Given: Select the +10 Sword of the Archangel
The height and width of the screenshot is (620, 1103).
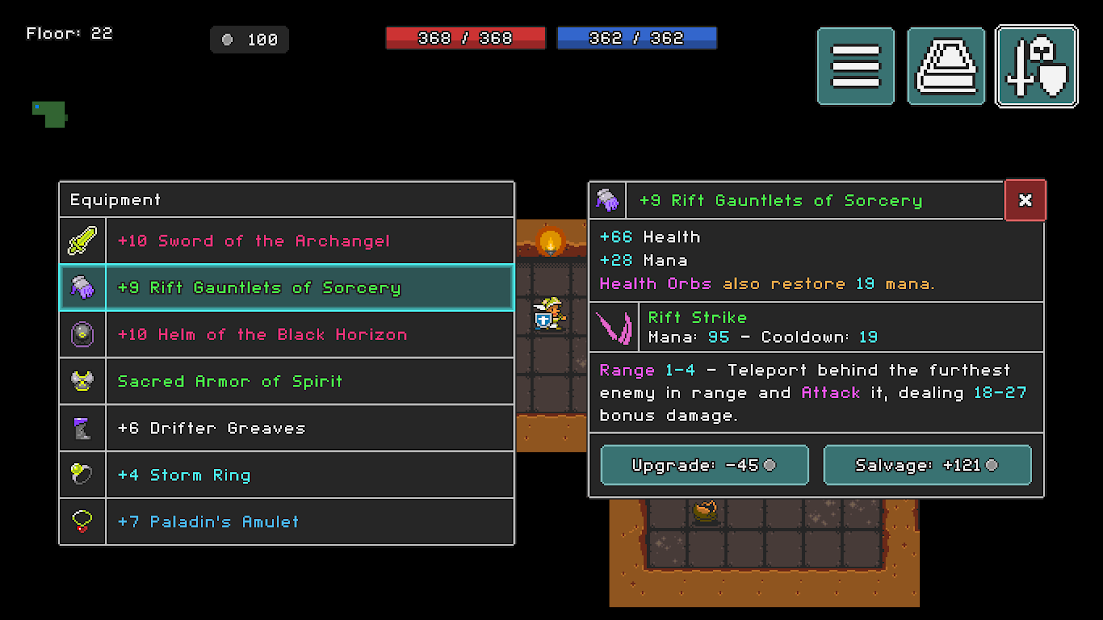Looking at the screenshot, I should 287,241.
